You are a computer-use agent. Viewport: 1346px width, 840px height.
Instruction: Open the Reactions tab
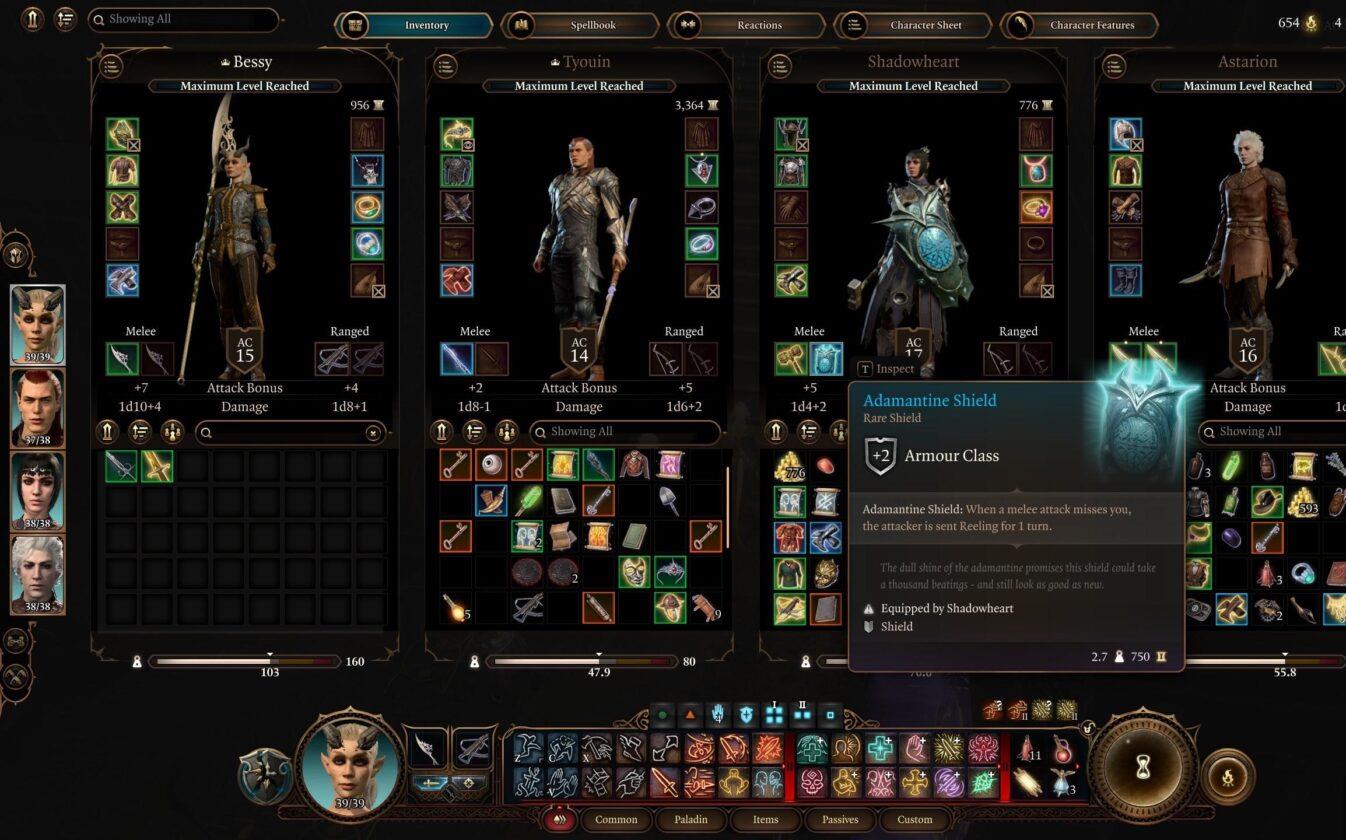pyautogui.click(x=759, y=25)
